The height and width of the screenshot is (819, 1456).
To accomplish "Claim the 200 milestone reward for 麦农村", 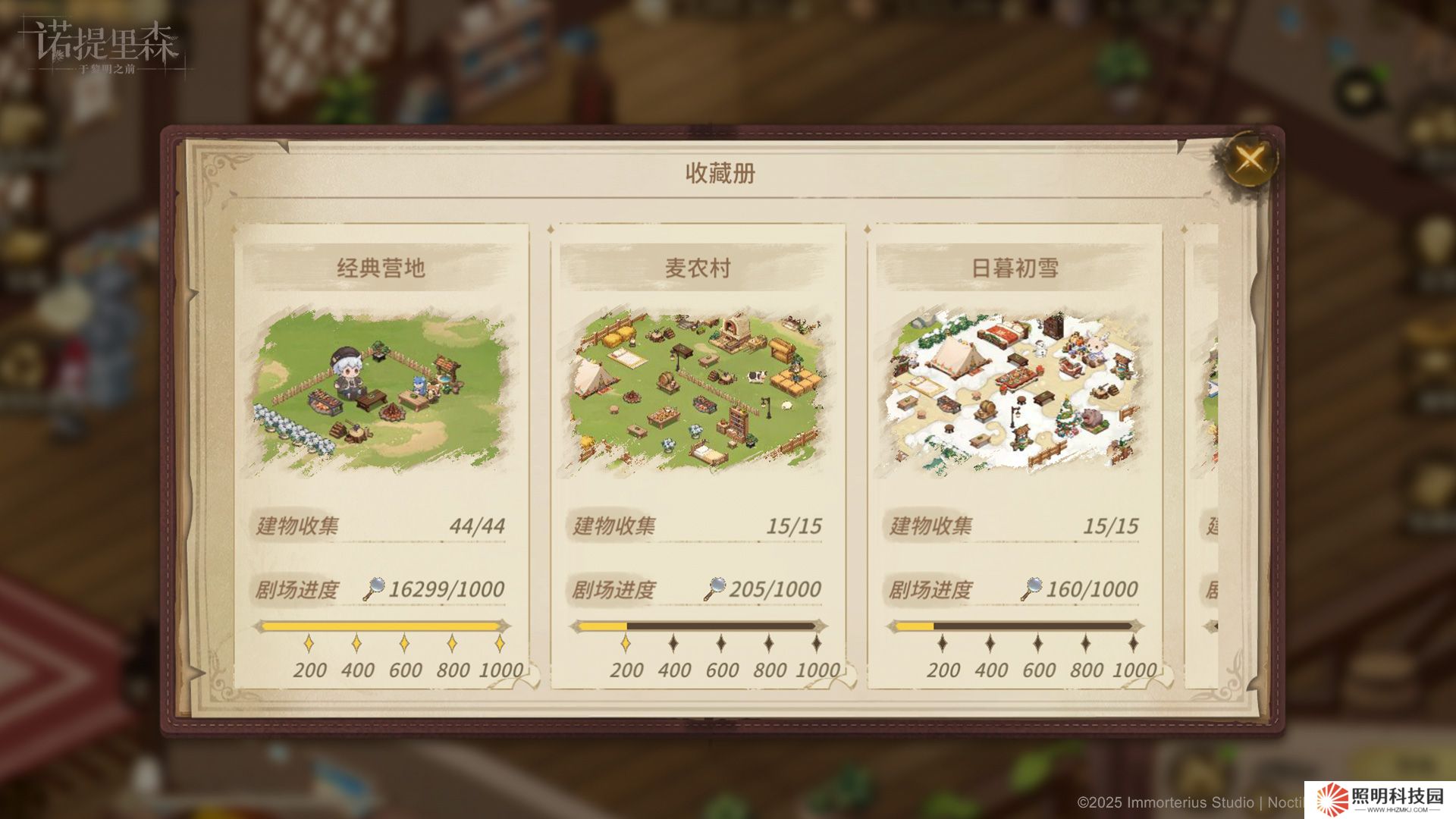I will pos(626,644).
